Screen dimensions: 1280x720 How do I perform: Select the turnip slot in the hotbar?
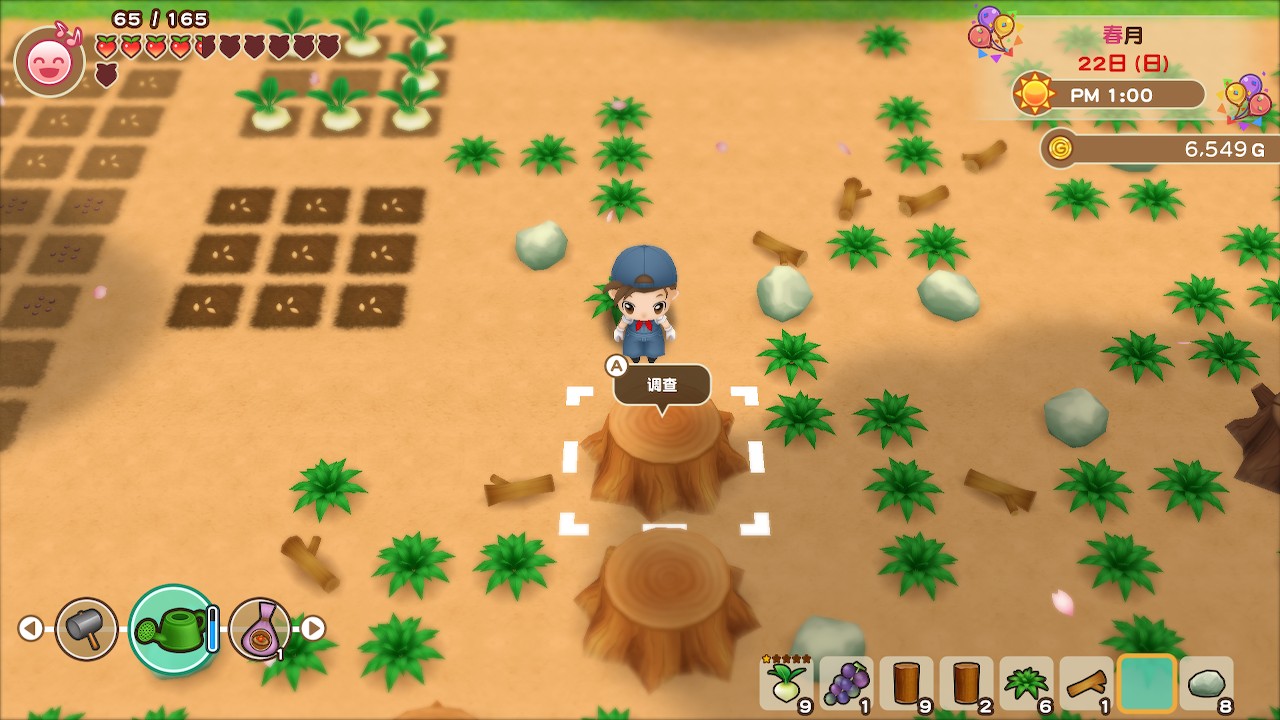(x=786, y=683)
